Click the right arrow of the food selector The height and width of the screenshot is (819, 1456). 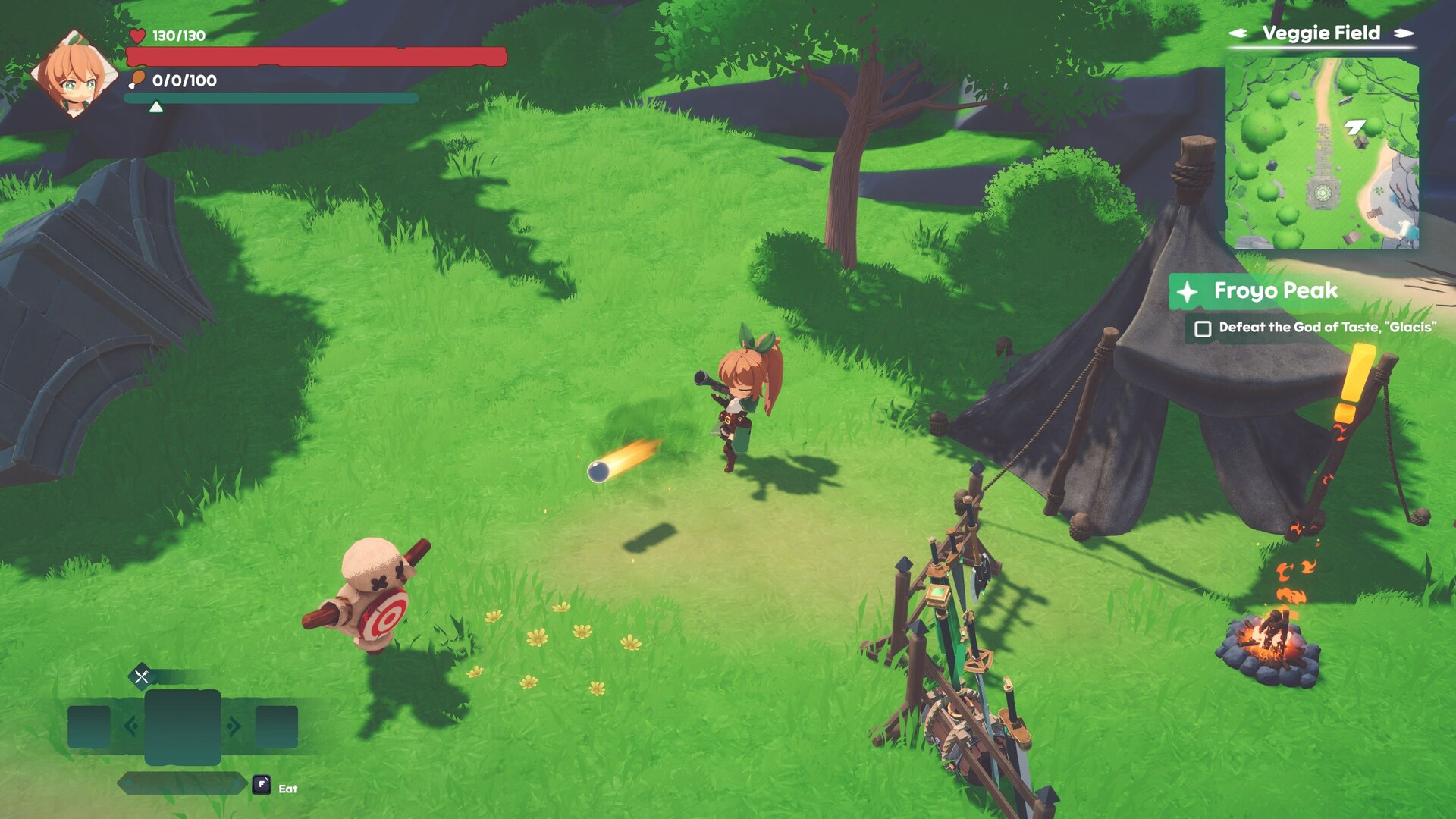coord(234,726)
